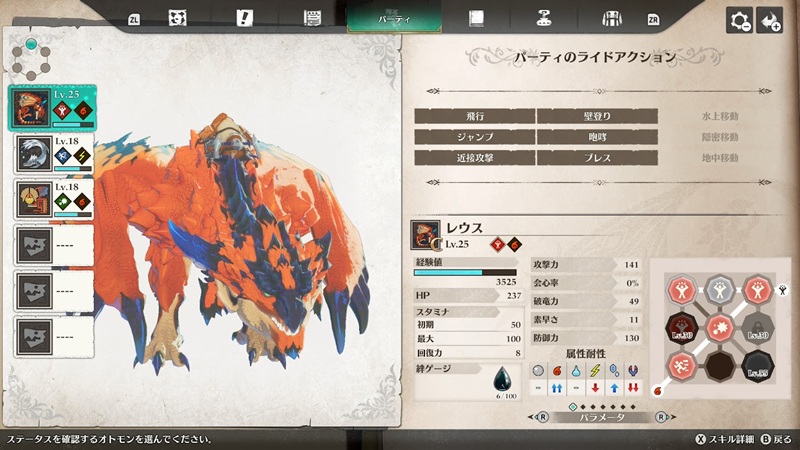Open the gear settings button

pos(740,20)
